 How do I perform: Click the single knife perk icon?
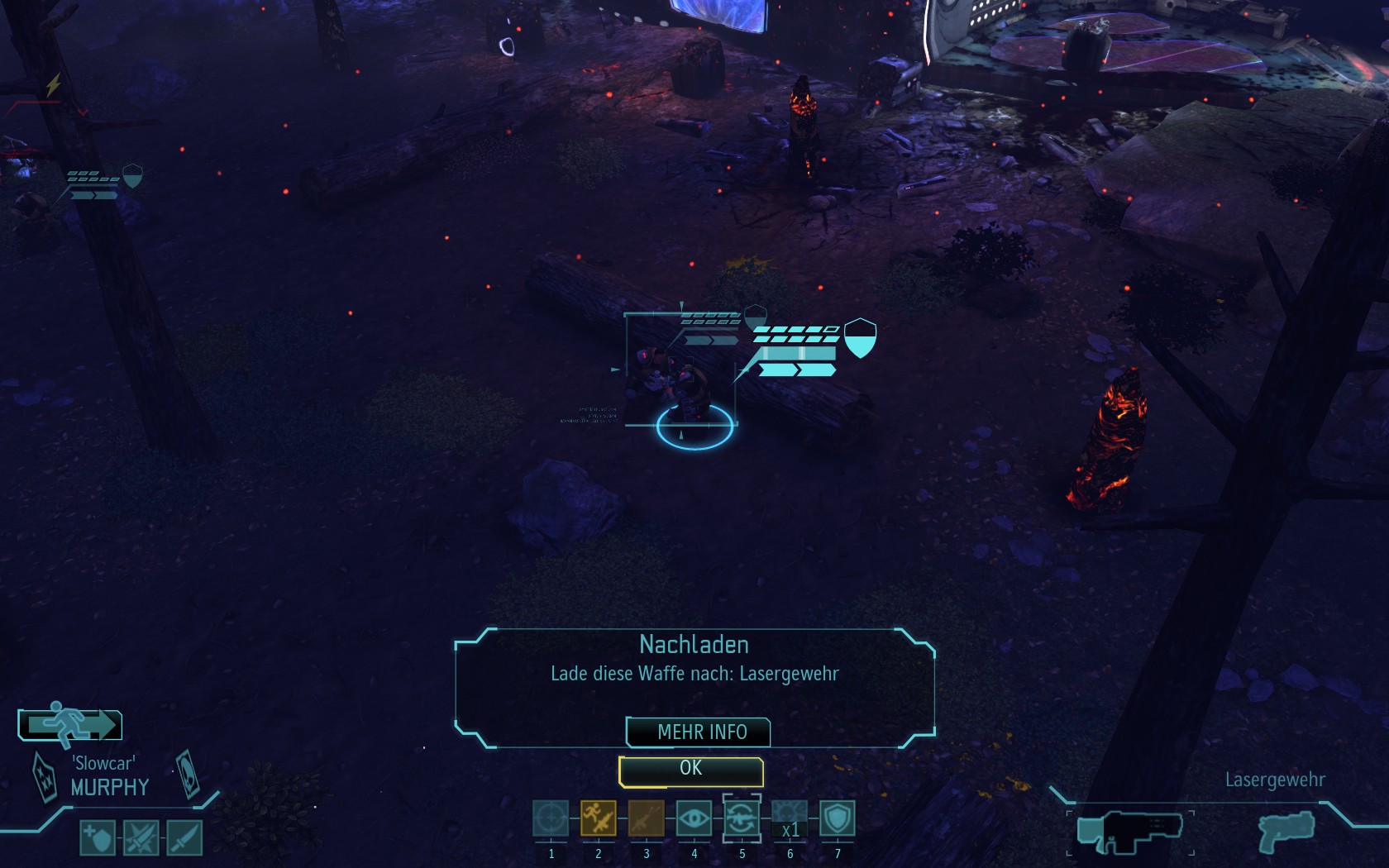click(184, 837)
